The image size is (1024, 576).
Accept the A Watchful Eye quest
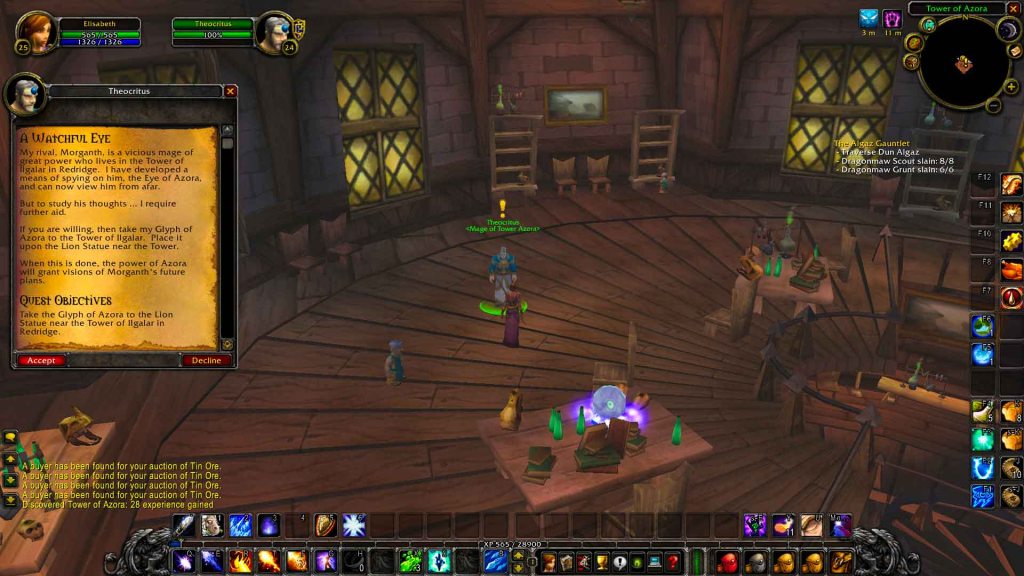(41, 360)
